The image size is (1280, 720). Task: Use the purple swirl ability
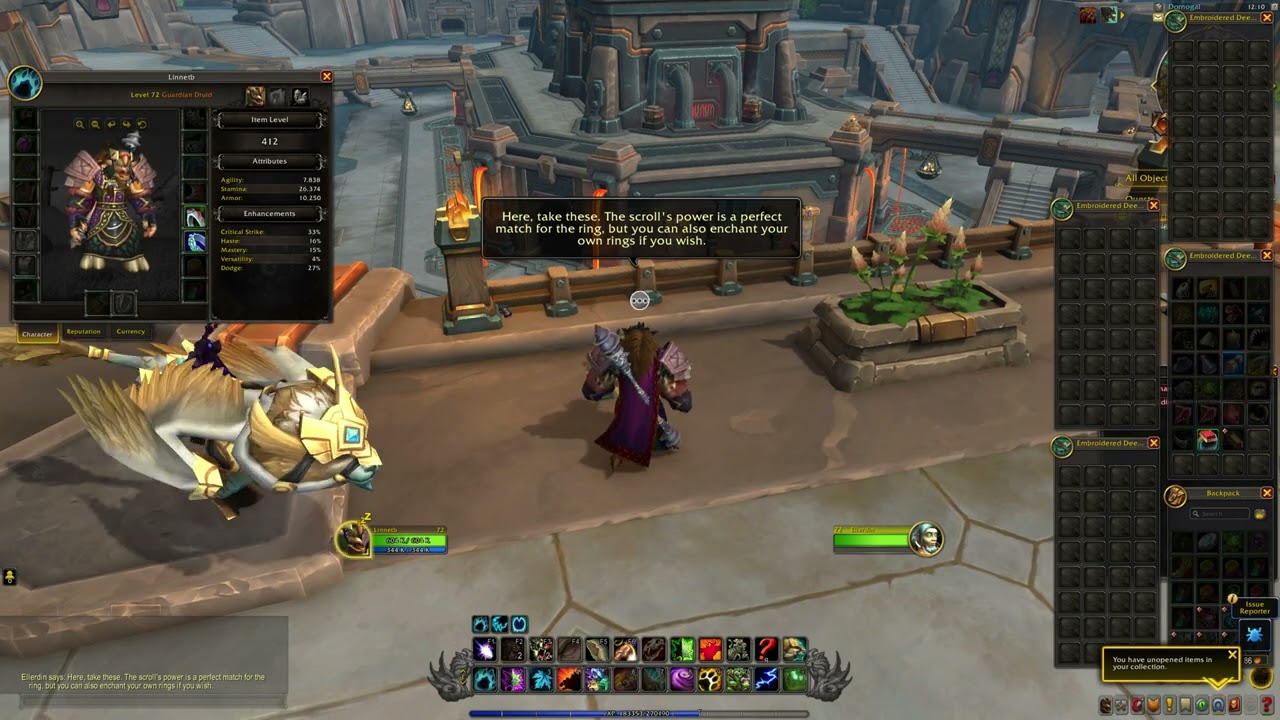[x=682, y=680]
